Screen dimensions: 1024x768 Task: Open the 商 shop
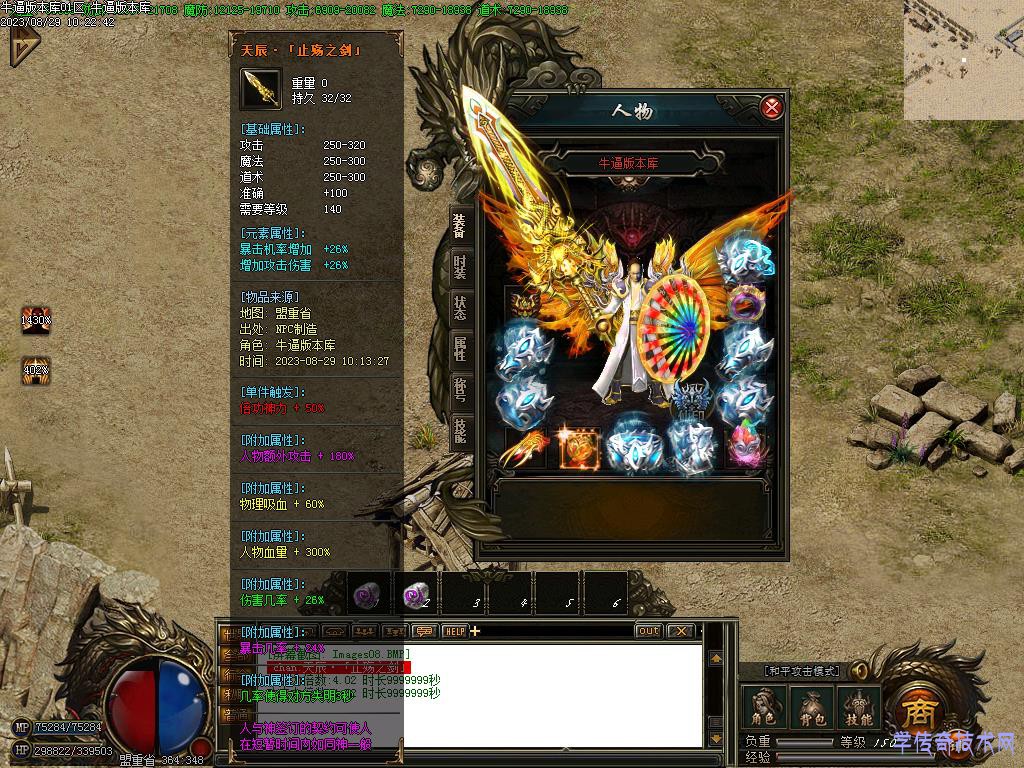pos(916,711)
